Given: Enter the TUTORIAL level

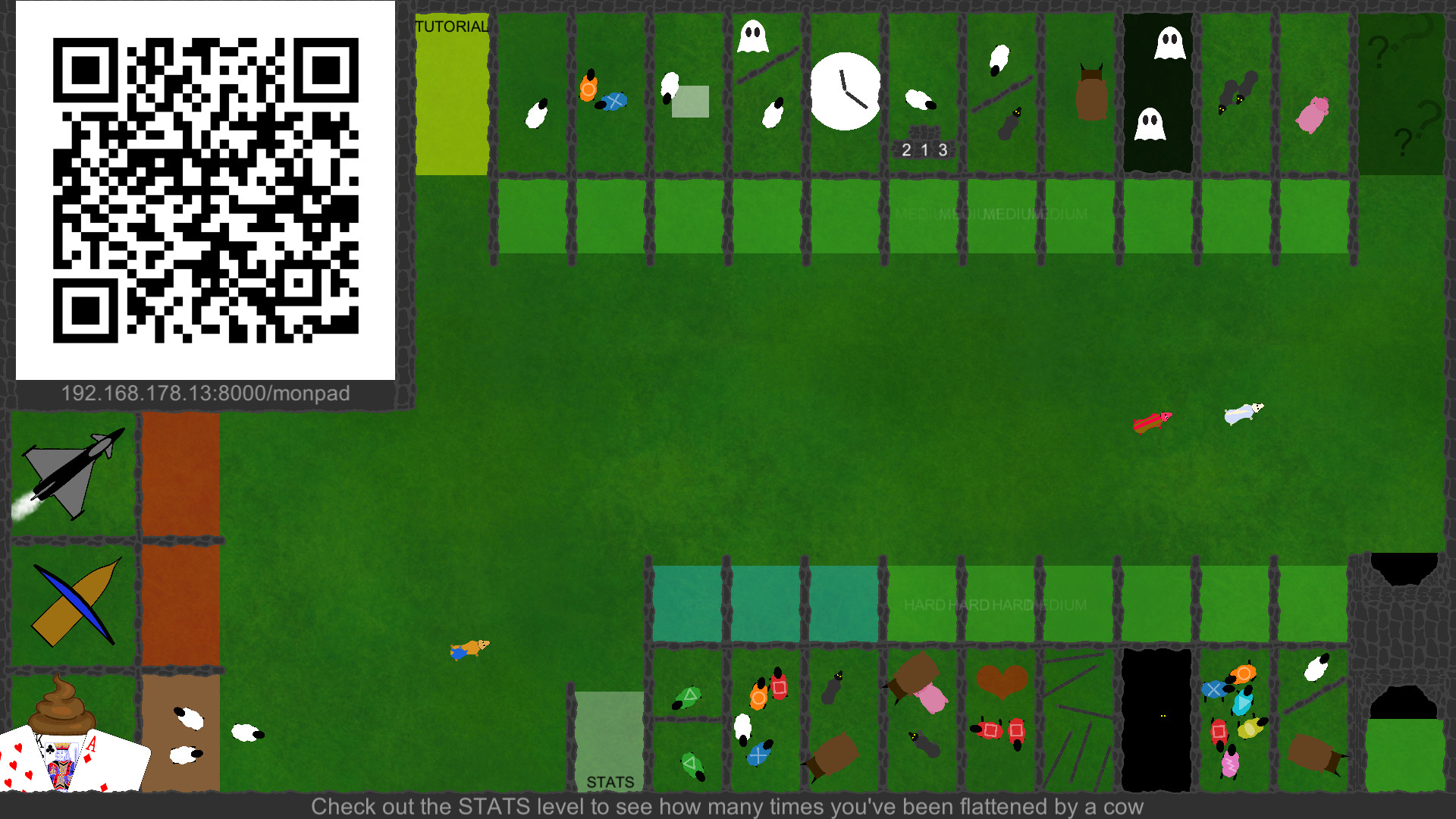Looking at the screenshot, I should pyautogui.click(x=450, y=91).
